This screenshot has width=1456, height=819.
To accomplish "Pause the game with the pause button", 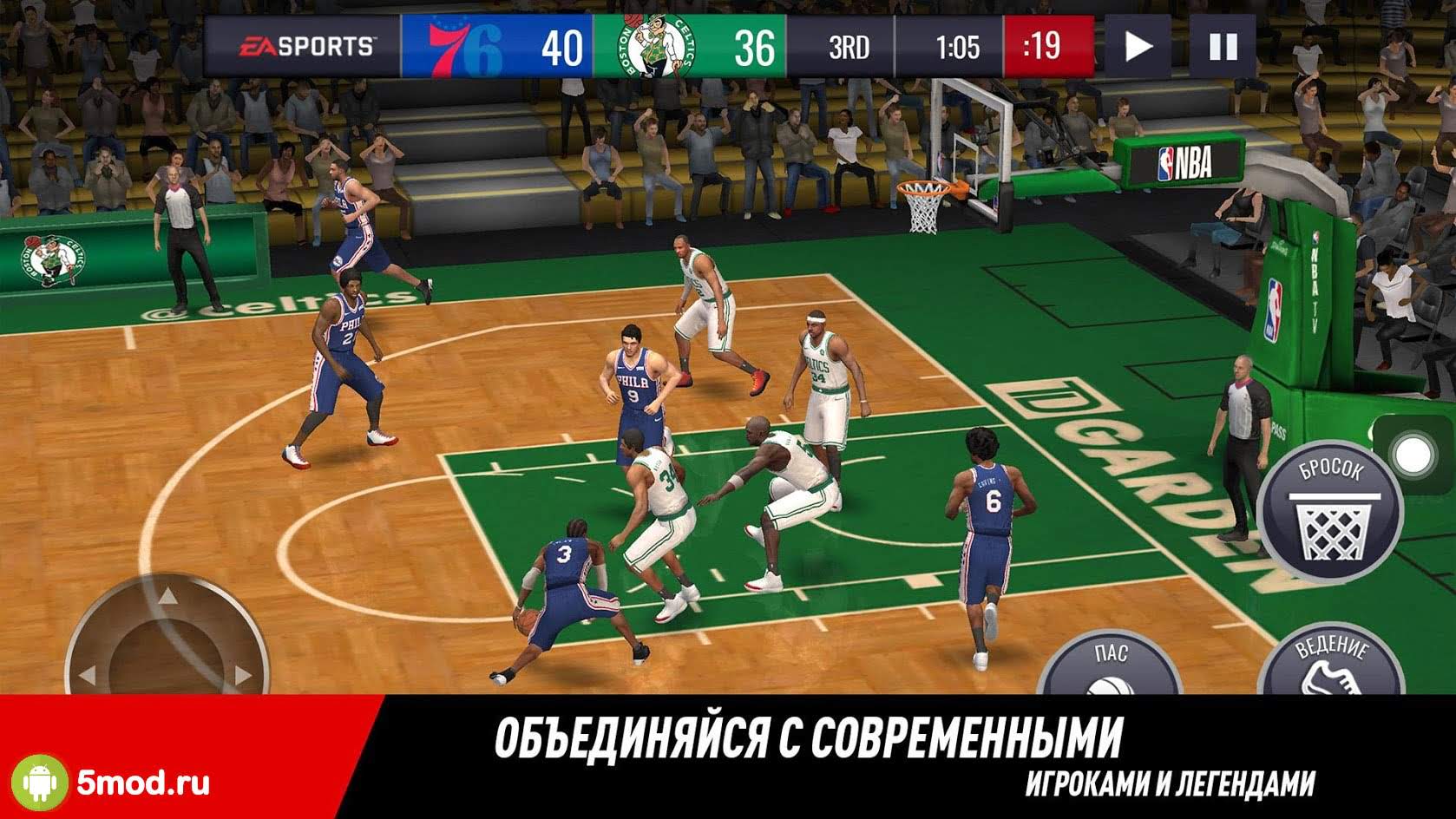I will pos(1223,46).
